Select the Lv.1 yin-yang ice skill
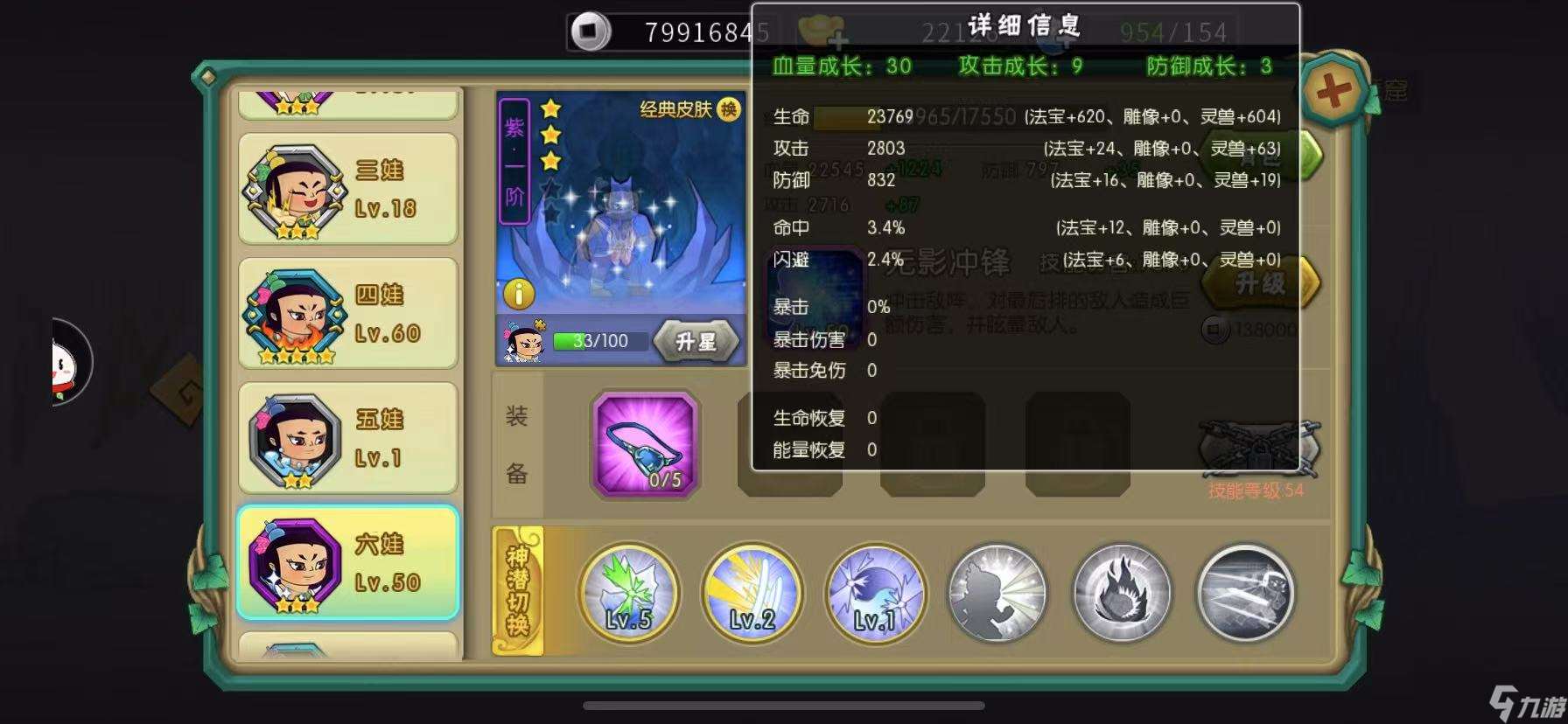This screenshot has height=724, width=1568. pyautogui.click(x=875, y=594)
